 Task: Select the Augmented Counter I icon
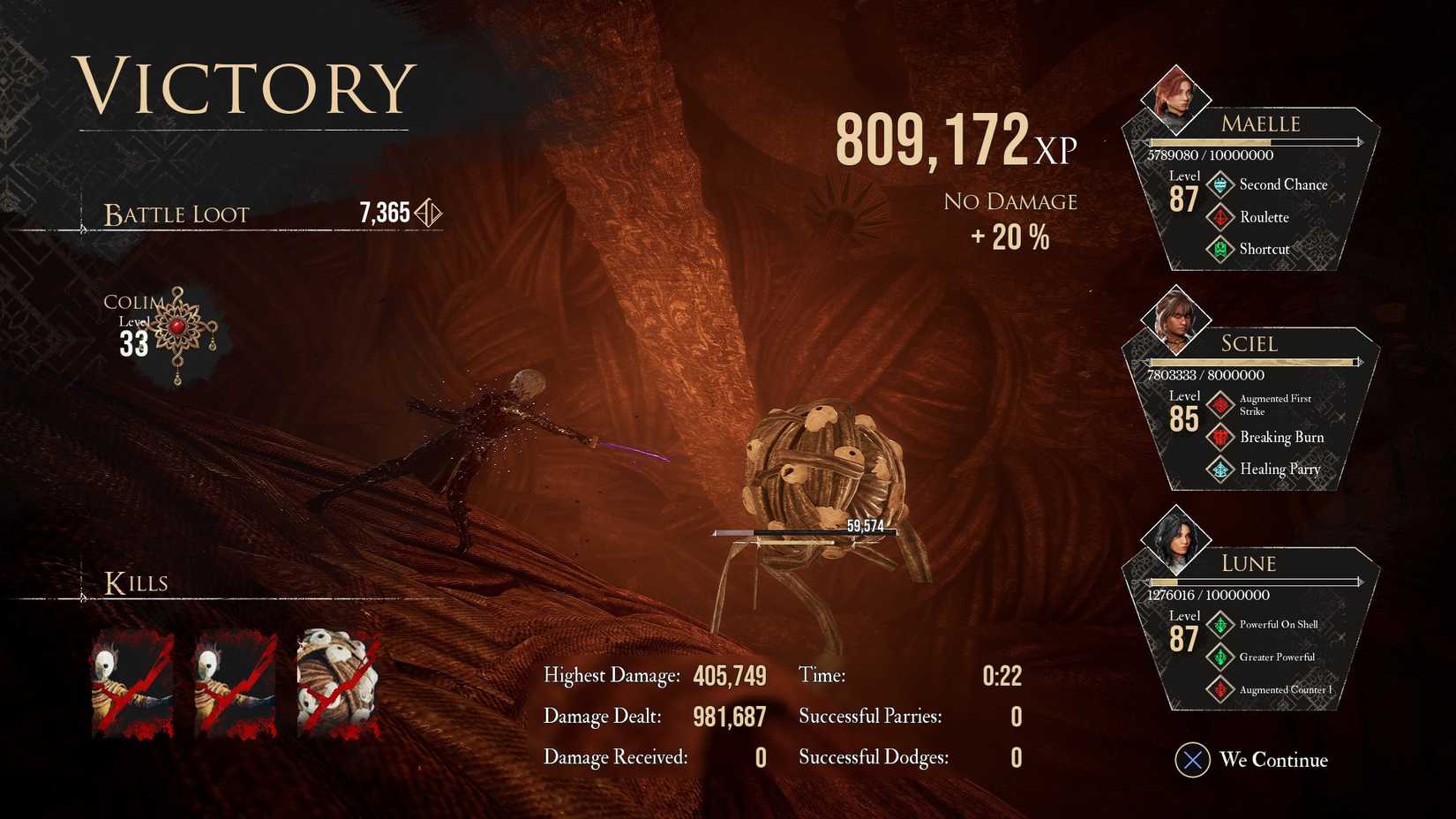tap(1220, 689)
